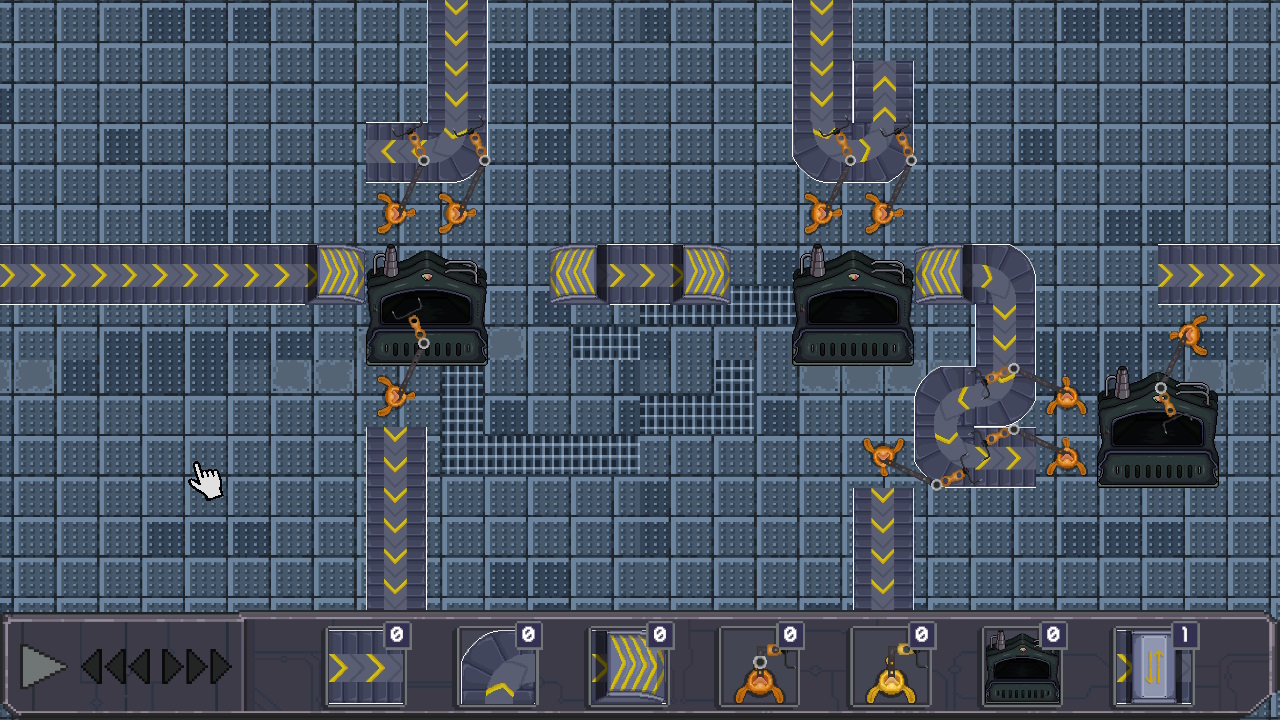Select the straight conveyor belt tile in the palette

365,668
